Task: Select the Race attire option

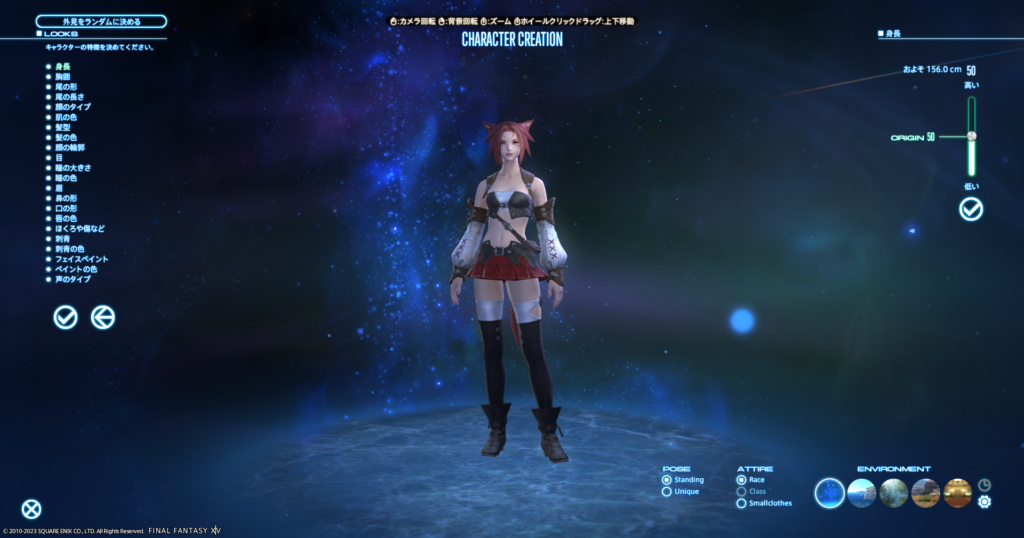Action: click(x=741, y=480)
